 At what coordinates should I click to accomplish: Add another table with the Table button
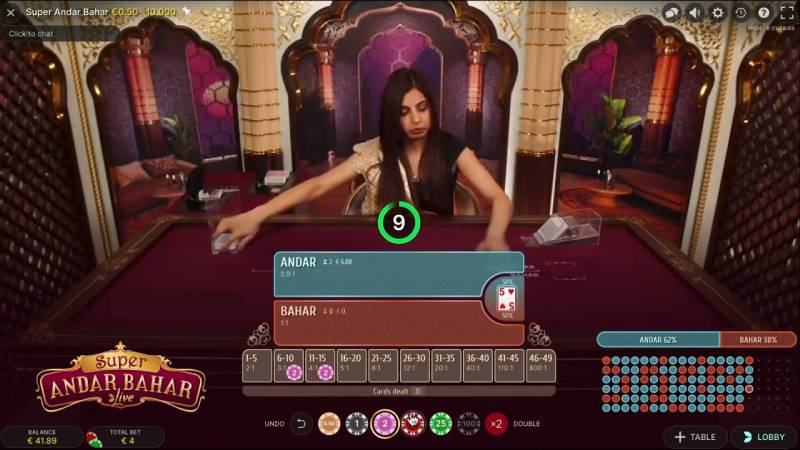tap(696, 437)
